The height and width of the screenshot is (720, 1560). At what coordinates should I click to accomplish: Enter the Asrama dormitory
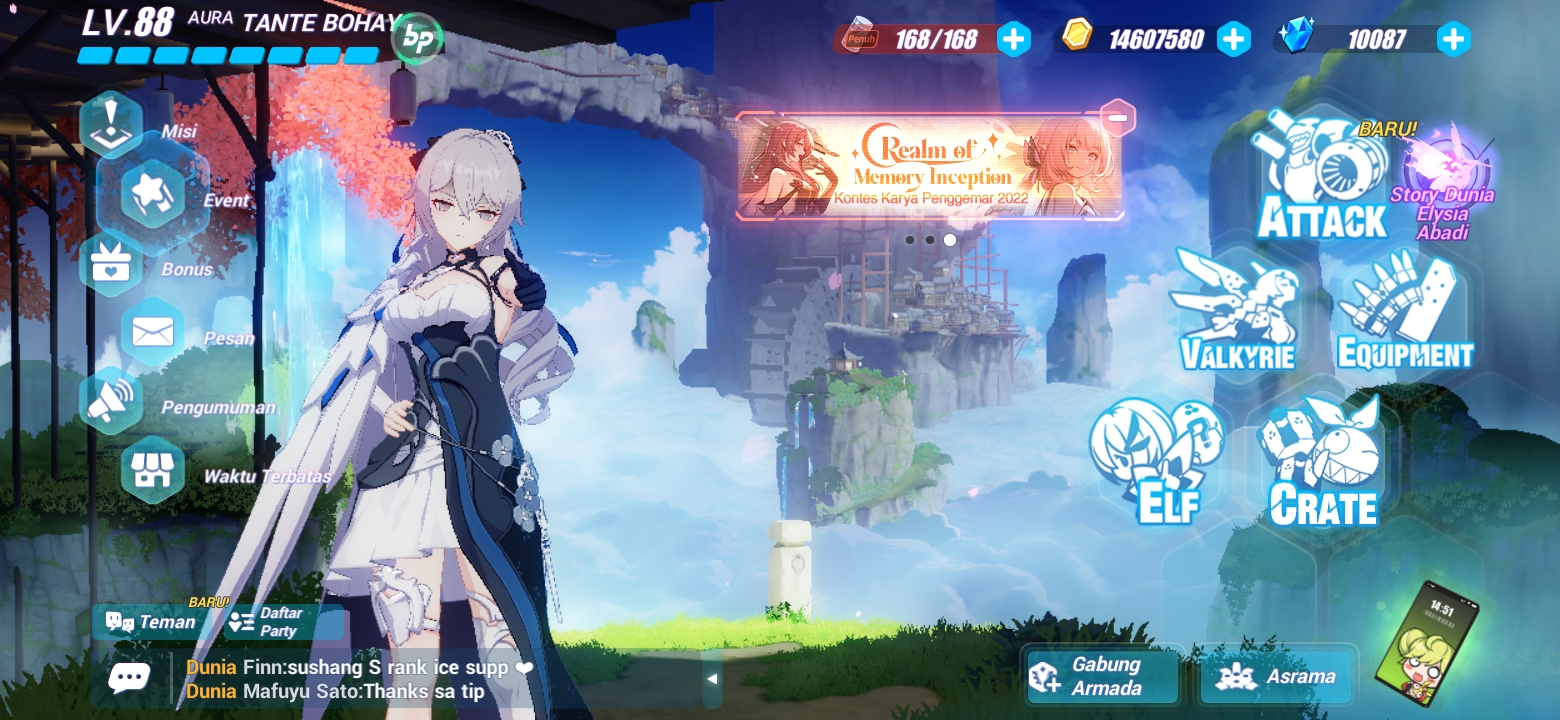(1277, 676)
